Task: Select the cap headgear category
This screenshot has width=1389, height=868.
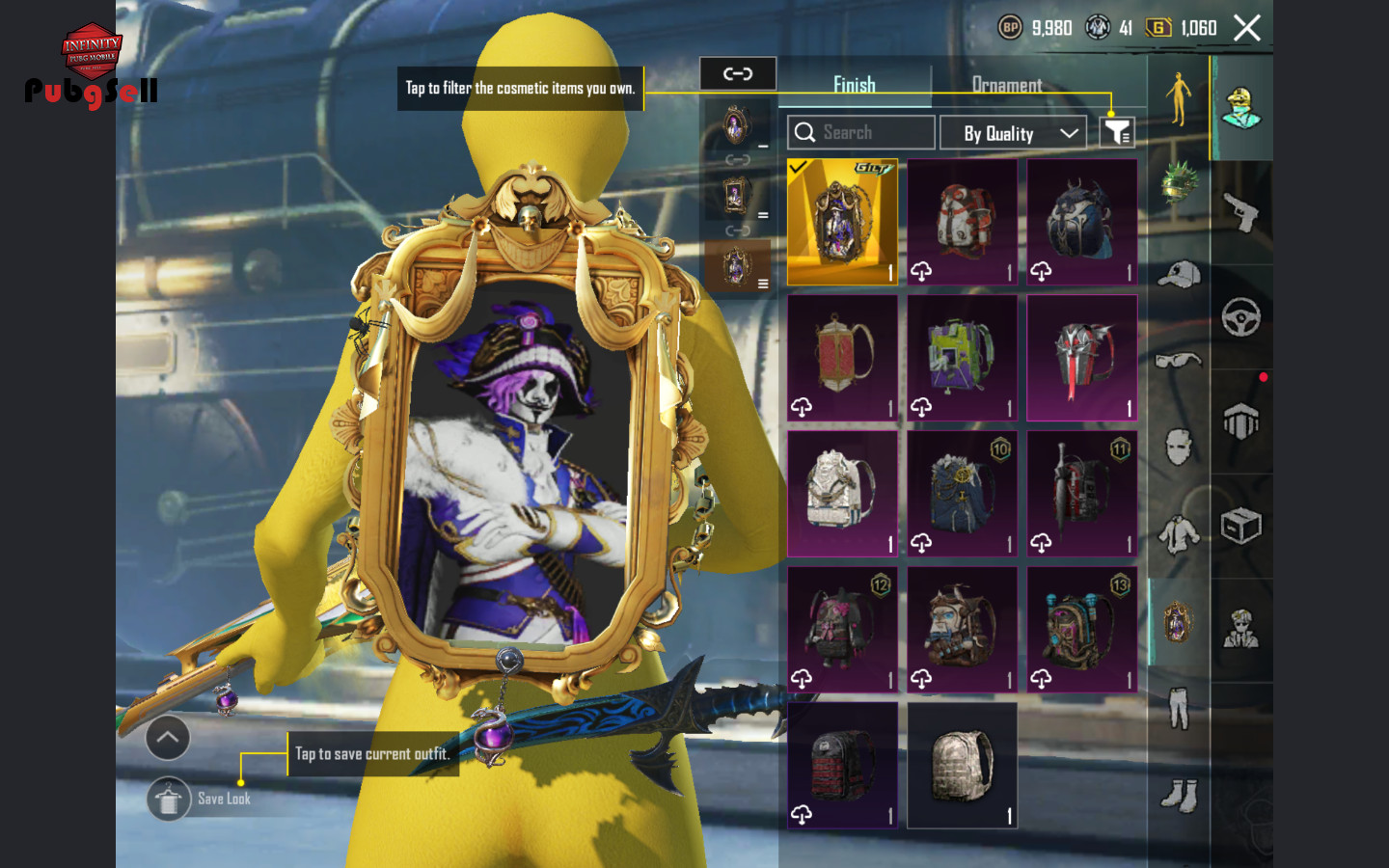Action: pos(1179,275)
